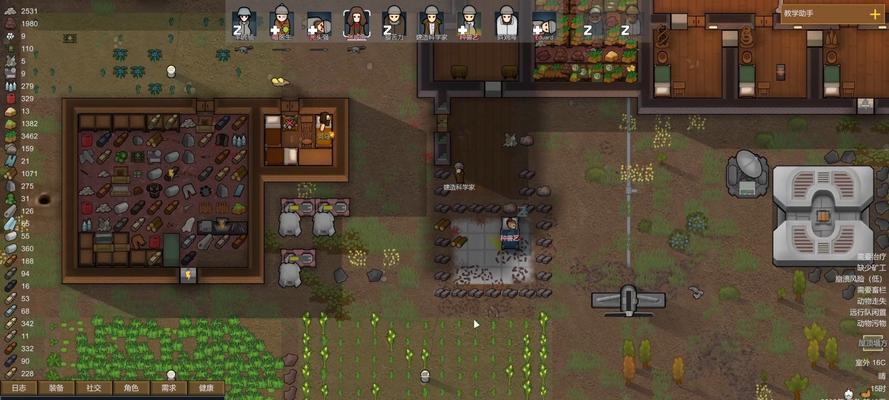Select the long brown-haired colonist portrait
This screenshot has width=889, height=400.
pos(355,22)
